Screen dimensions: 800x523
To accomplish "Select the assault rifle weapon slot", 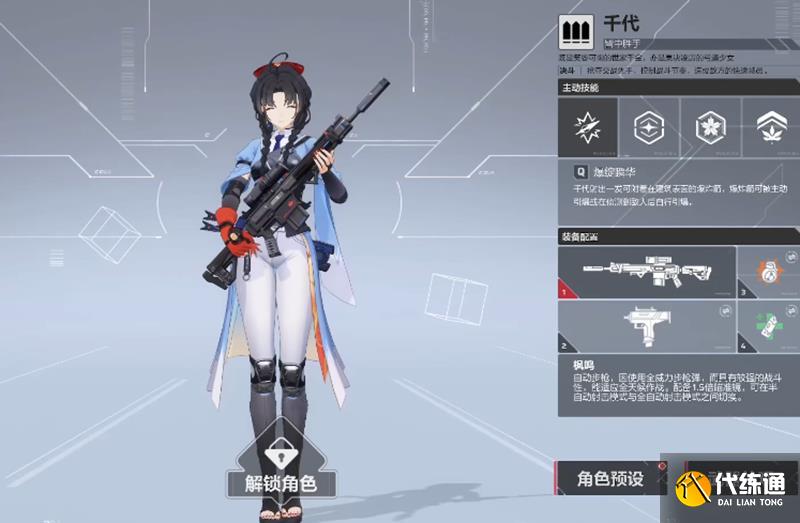I will [646, 272].
